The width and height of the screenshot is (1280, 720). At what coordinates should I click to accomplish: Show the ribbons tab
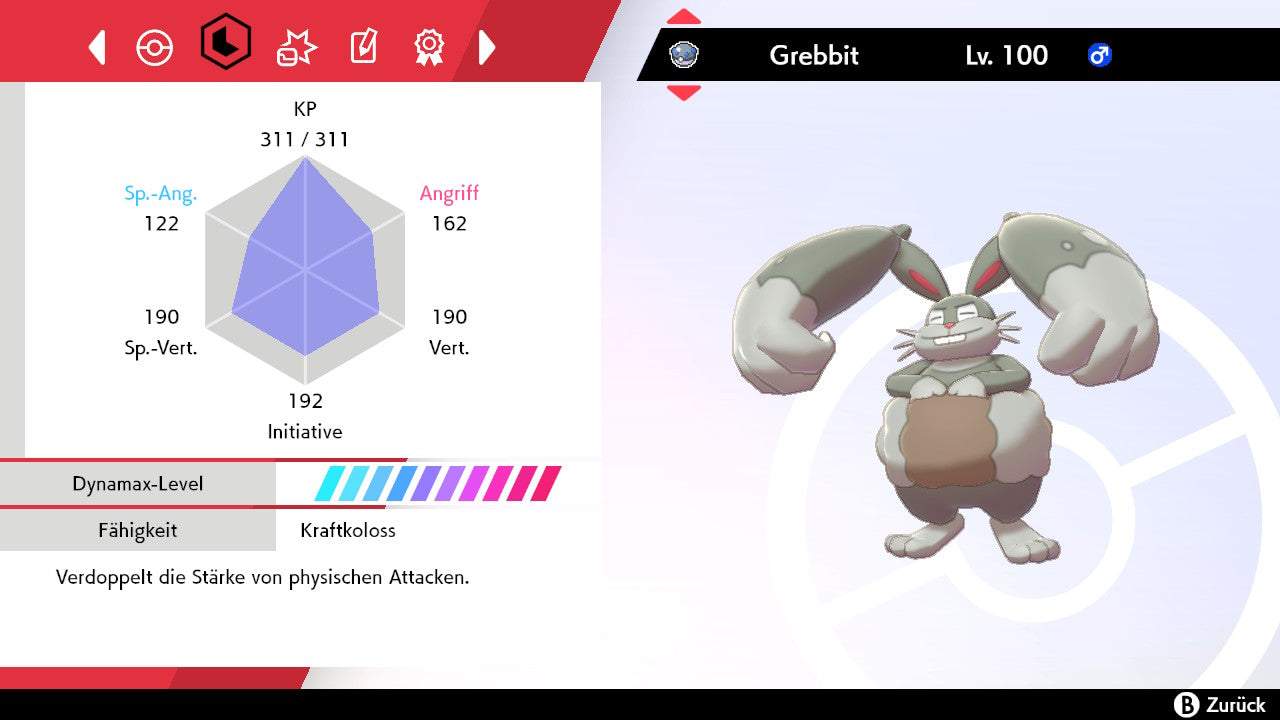click(x=429, y=46)
